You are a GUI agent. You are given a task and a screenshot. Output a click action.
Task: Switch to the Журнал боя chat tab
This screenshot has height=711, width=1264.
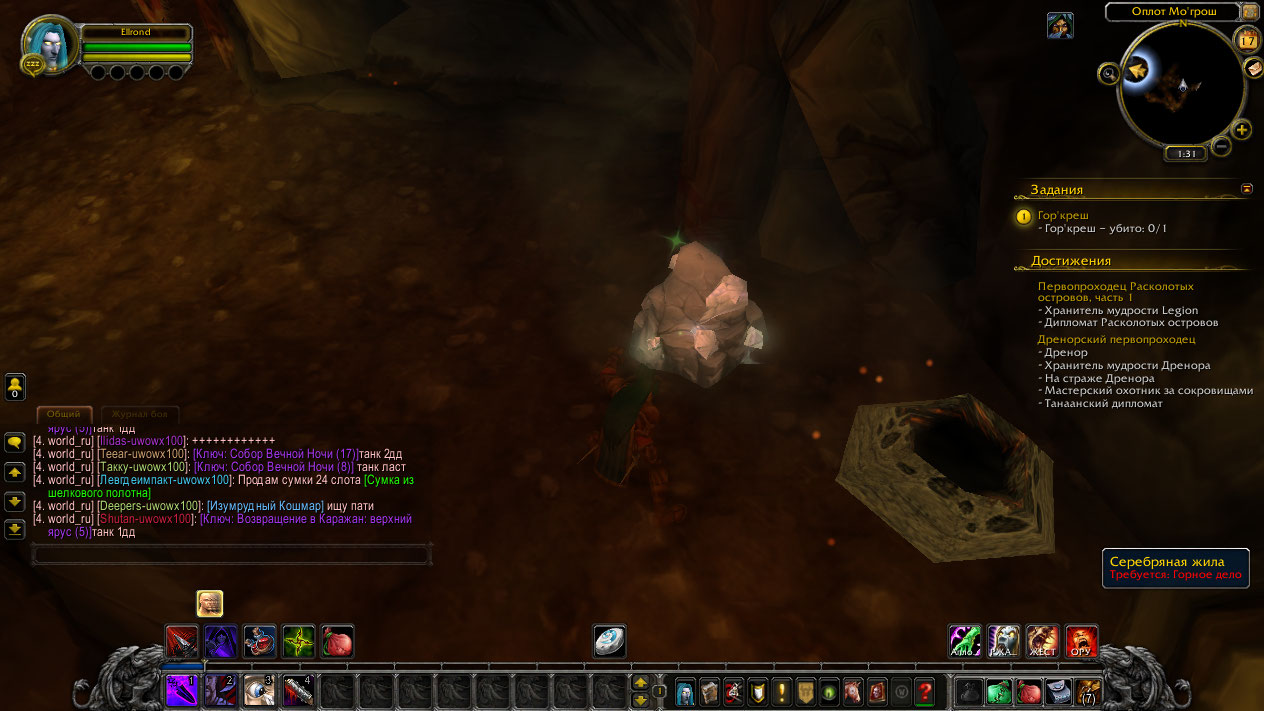pyautogui.click(x=139, y=413)
